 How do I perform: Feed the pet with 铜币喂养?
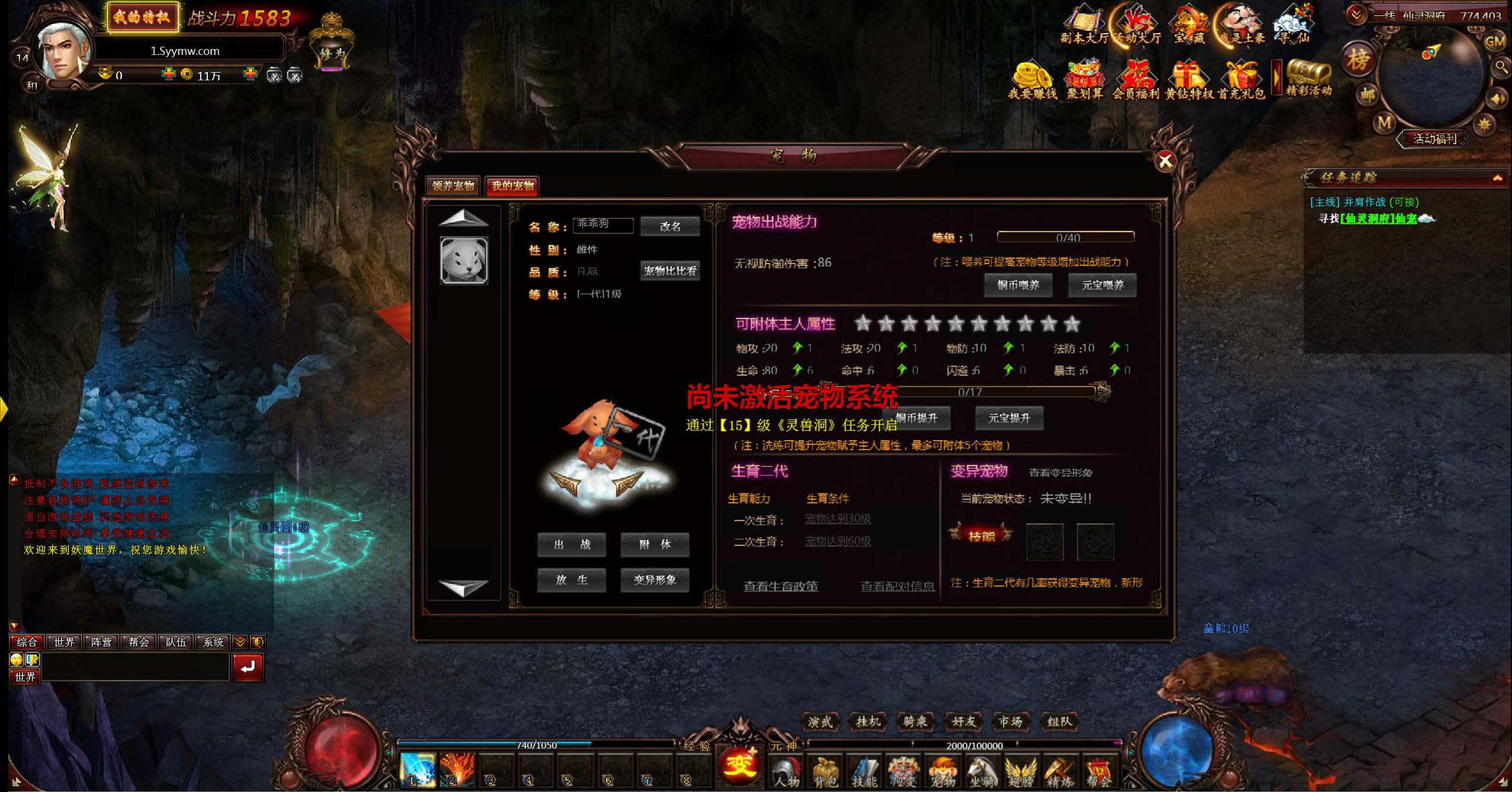[1018, 285]
